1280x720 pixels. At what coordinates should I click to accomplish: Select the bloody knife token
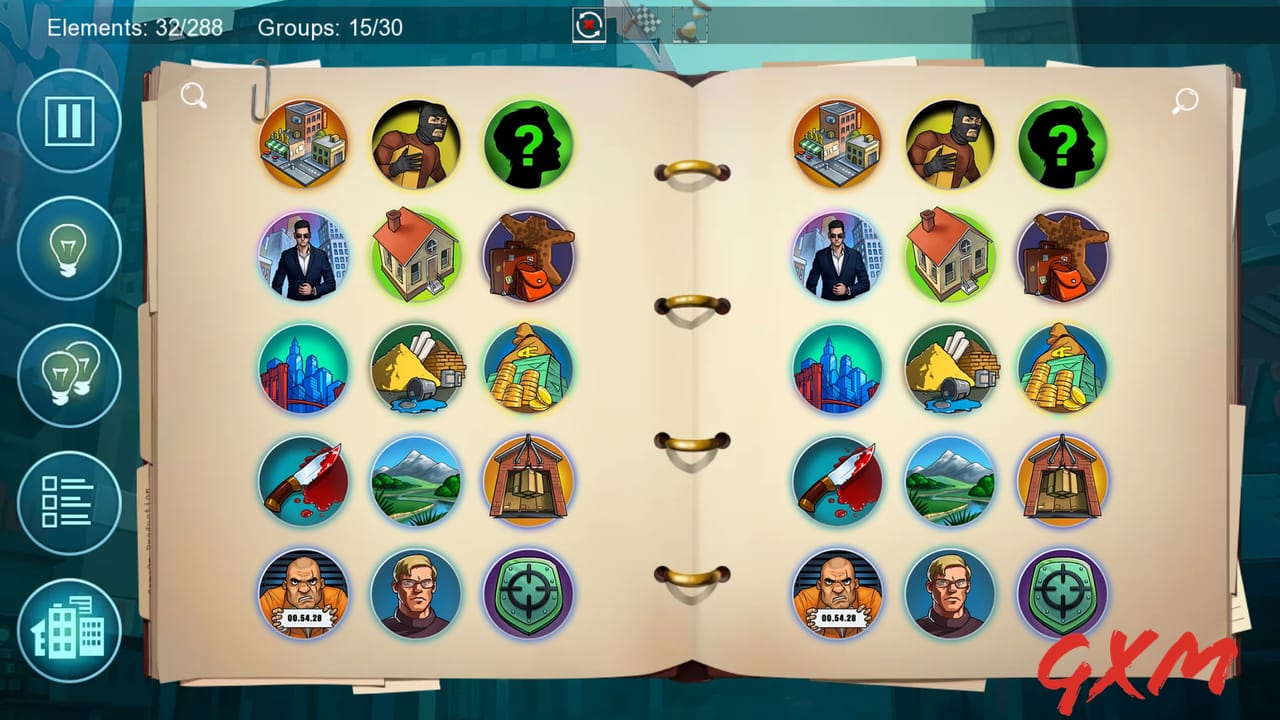click(x=303, y=481)
